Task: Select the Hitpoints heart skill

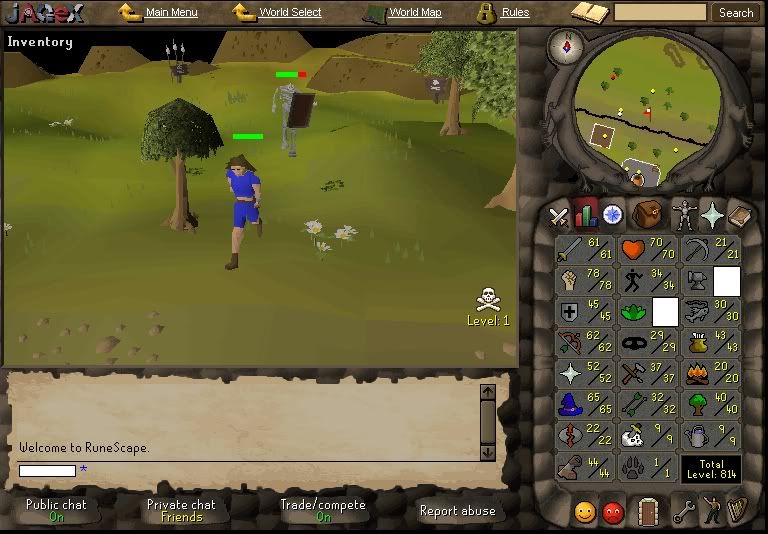Action: 648,250
